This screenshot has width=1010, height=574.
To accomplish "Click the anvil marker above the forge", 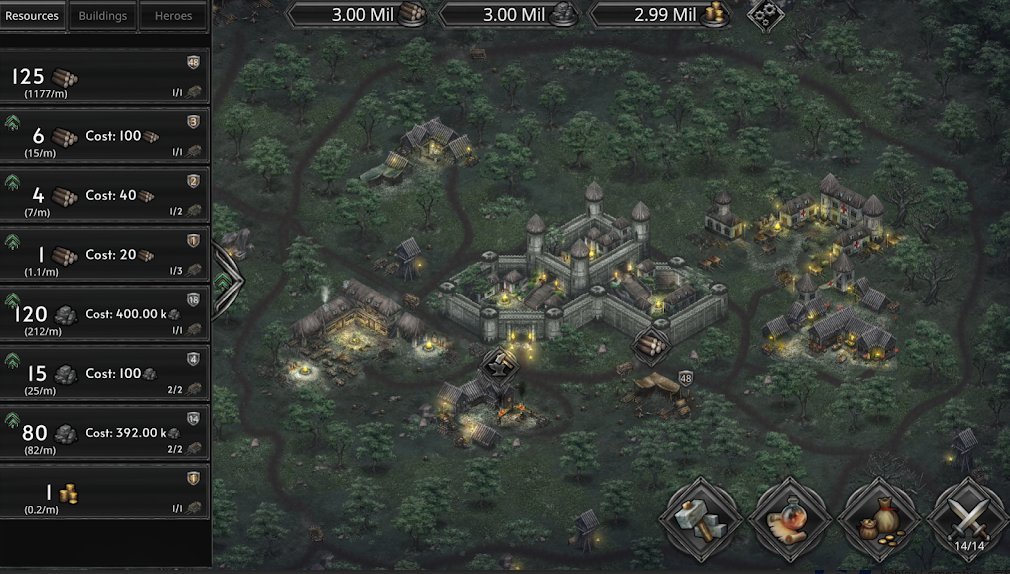I will click(x=497, y=364).
